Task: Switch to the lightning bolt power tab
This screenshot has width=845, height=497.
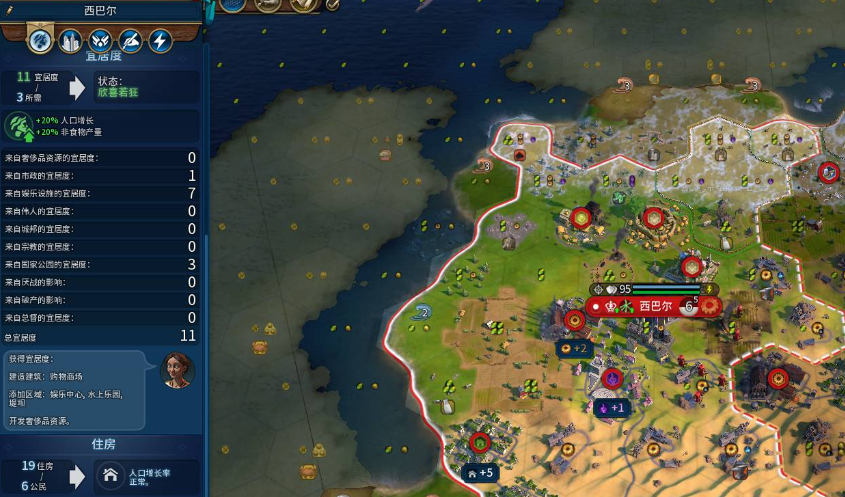Action: pyautogui.click(x=160, y=41)
